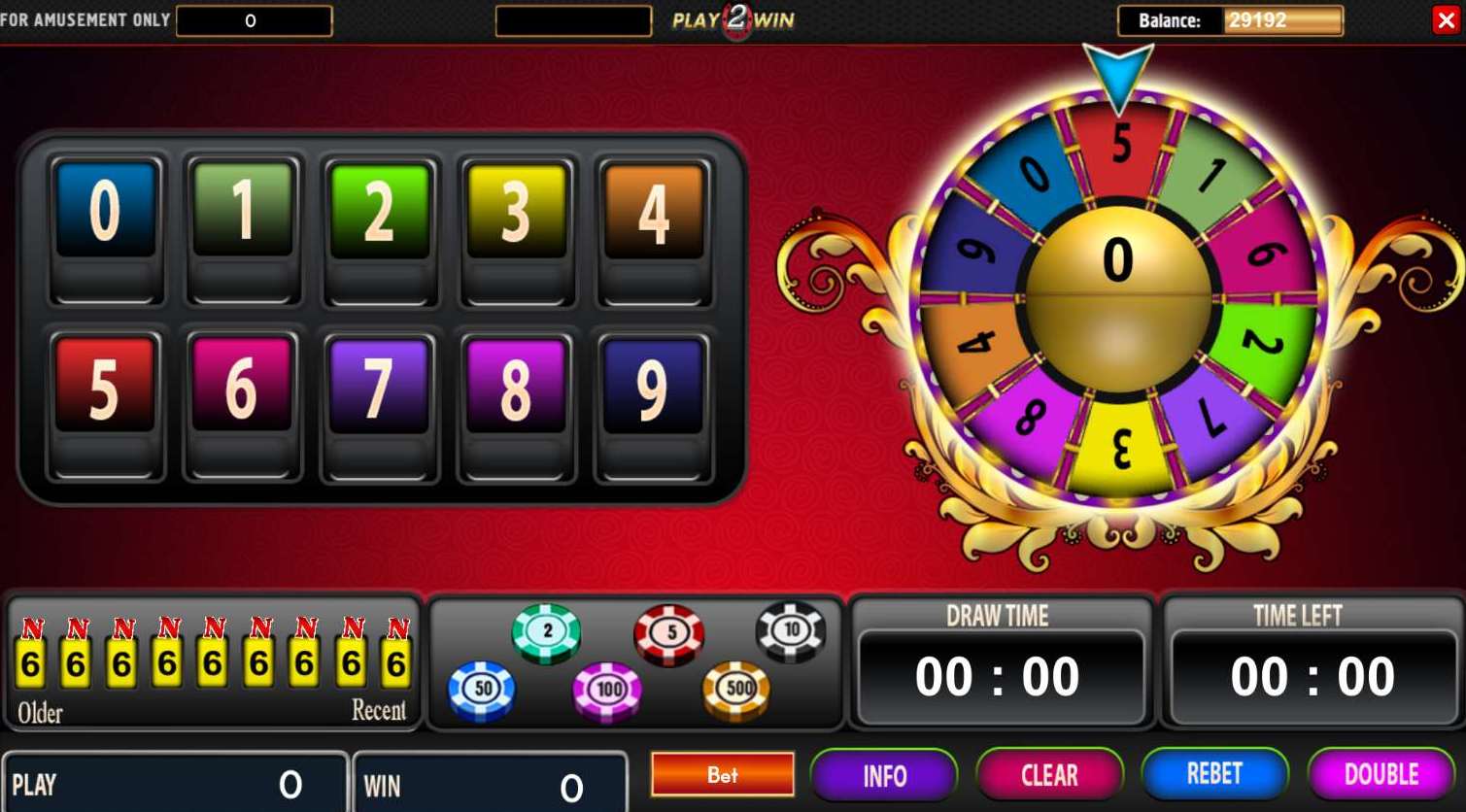Open the INFO panel
Image resolution: width=1466 pixels, height=812 pixels.
click(884, 776)
